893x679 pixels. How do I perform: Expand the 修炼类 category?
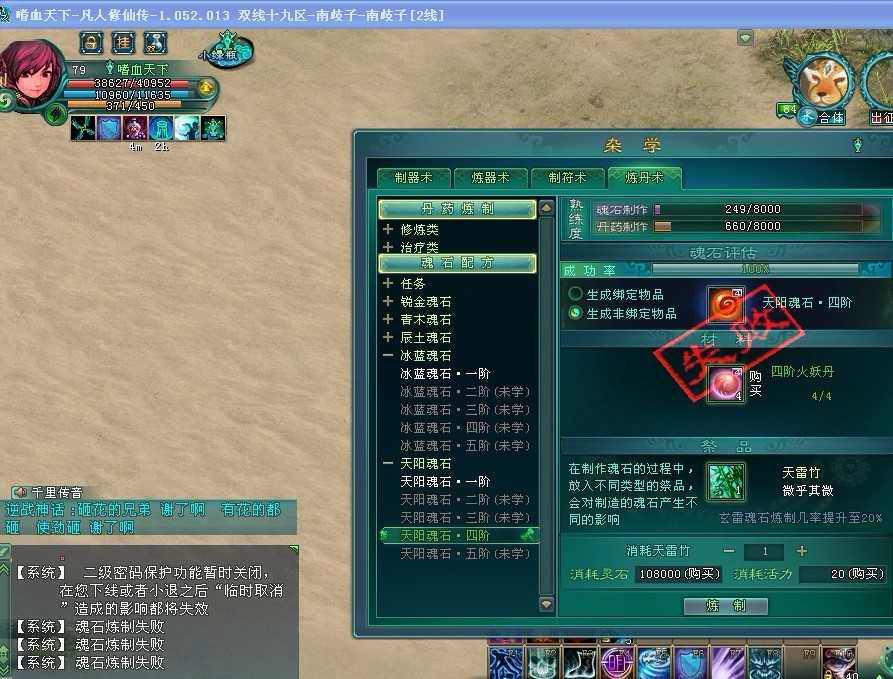pos(388,230)
